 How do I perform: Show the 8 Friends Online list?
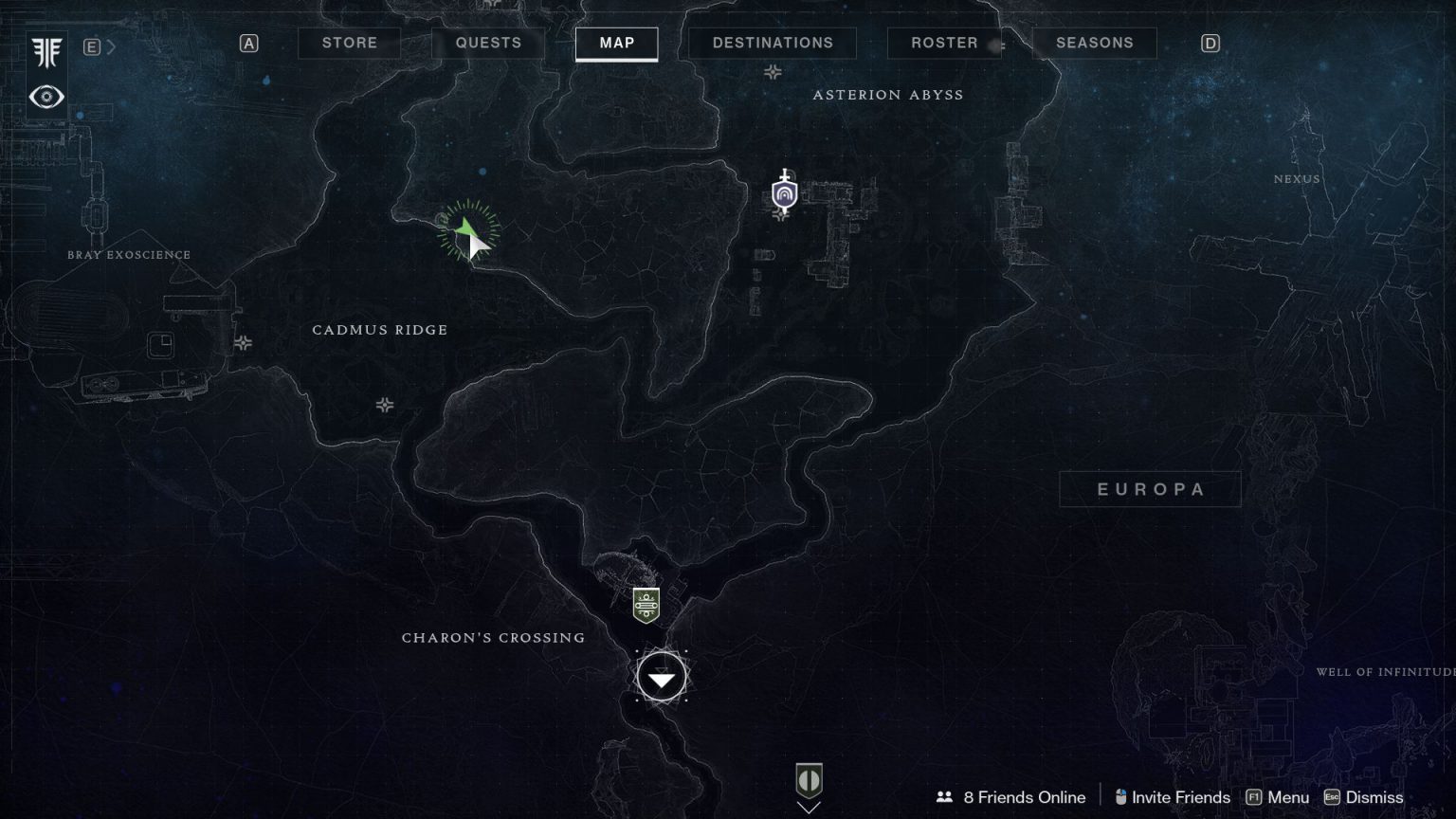[1011, 797]
